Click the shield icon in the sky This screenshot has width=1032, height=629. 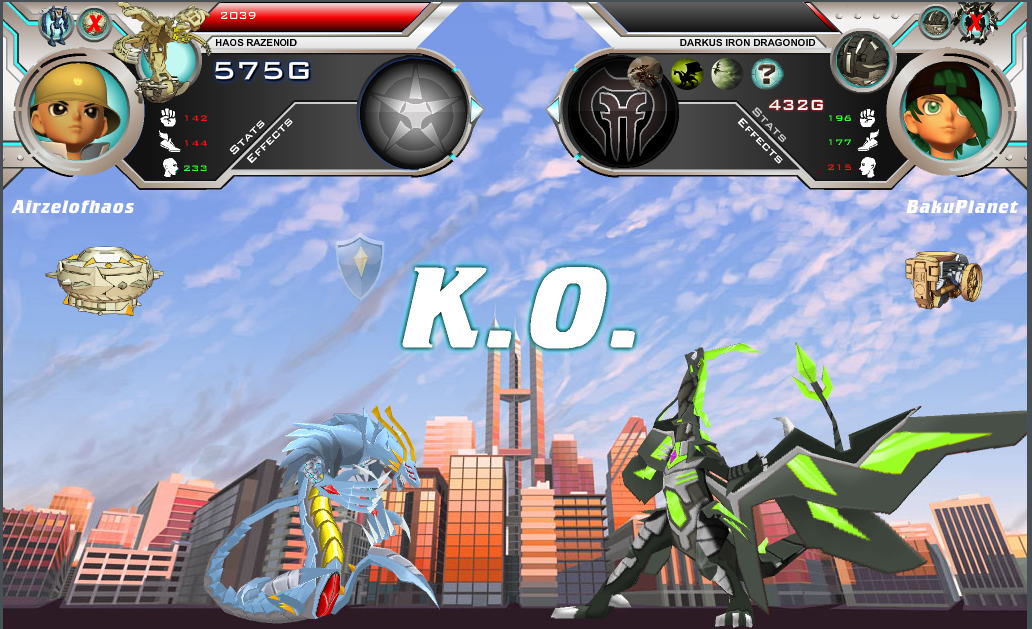(x=358, y=265)
